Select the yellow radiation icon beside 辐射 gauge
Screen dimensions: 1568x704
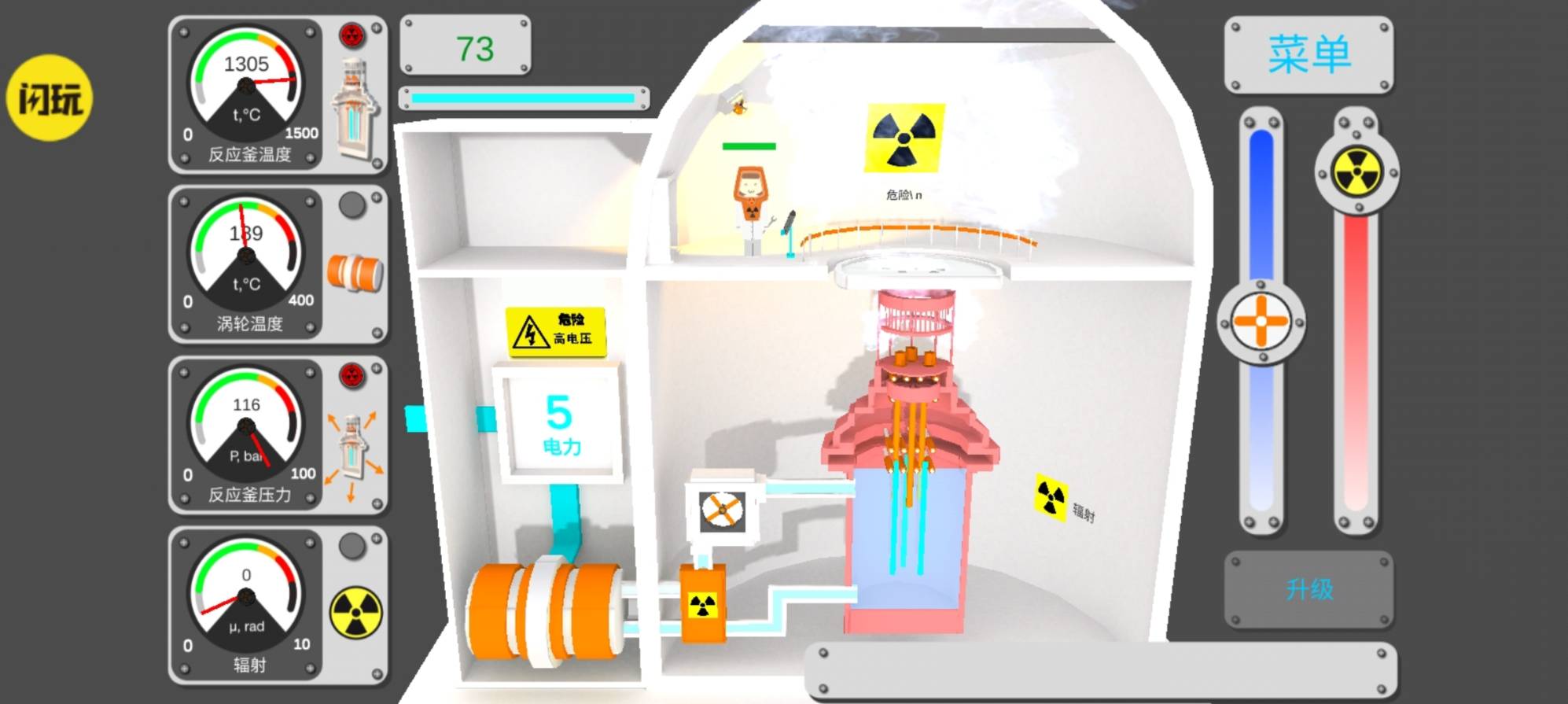pyautogui.click(x=355, y=614)
